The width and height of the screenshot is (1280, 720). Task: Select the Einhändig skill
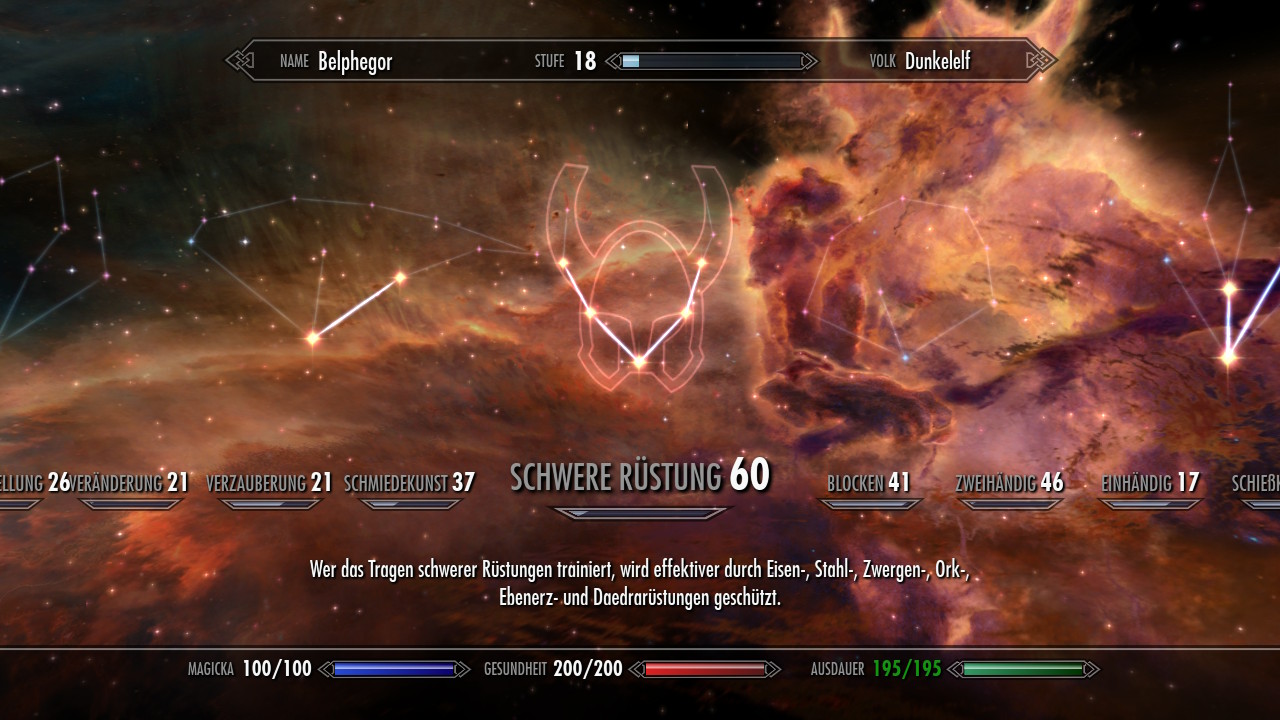click(1149, 483)
